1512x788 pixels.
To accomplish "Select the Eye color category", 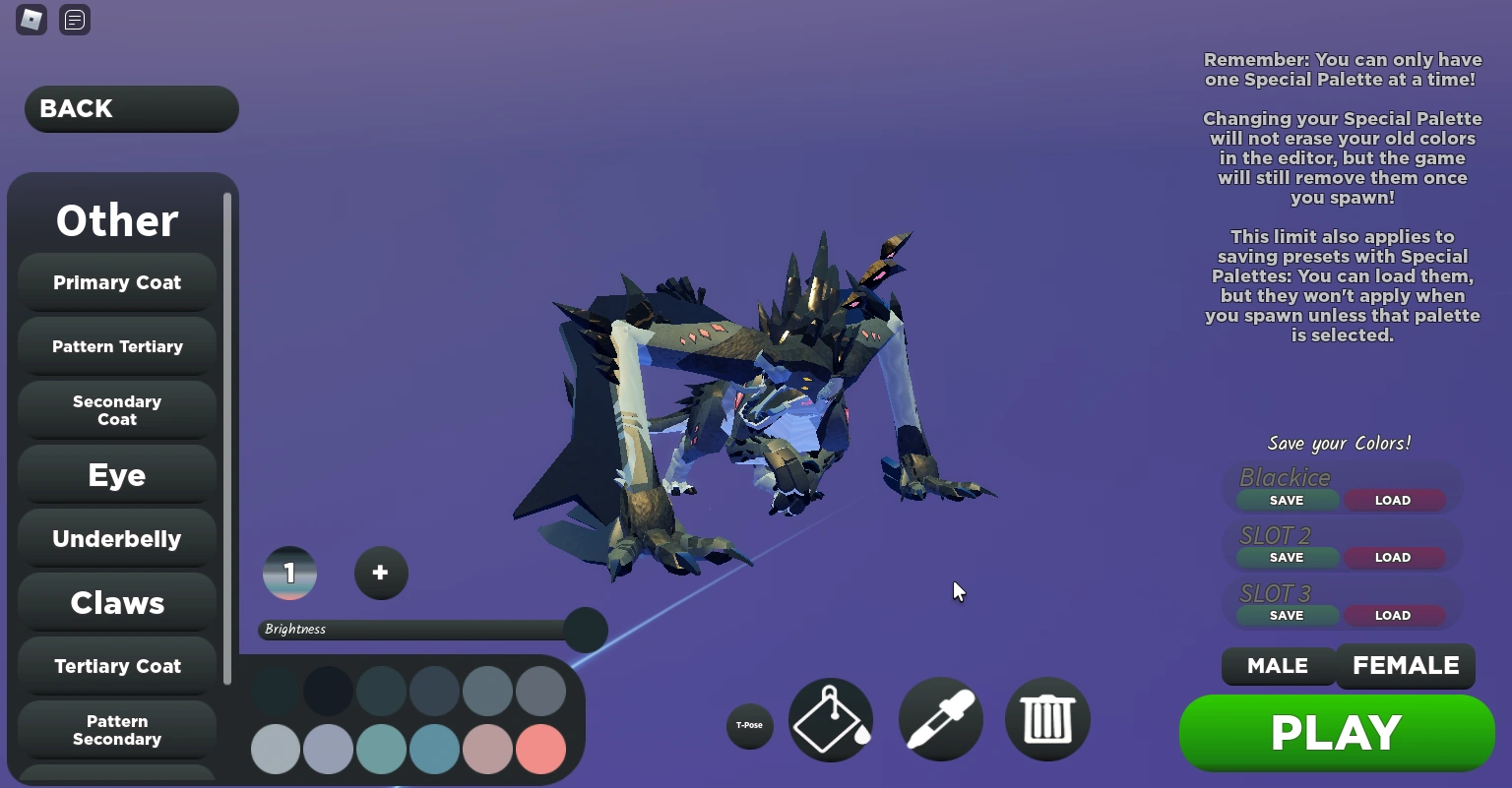I will point(116,475).
